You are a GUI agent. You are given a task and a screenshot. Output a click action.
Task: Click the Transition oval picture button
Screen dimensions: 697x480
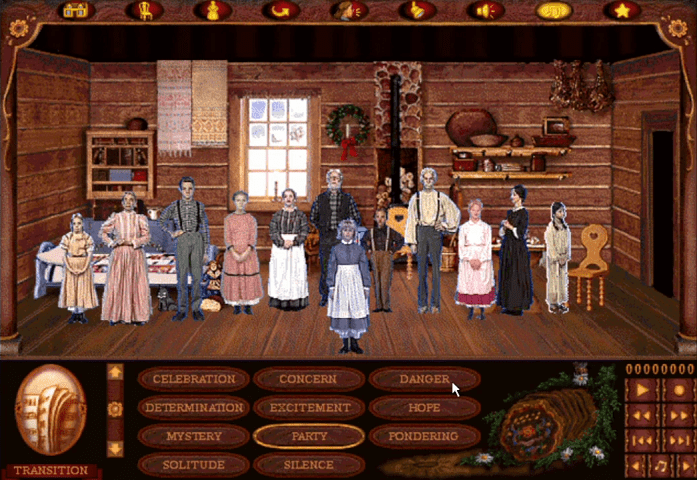(51, 412)
